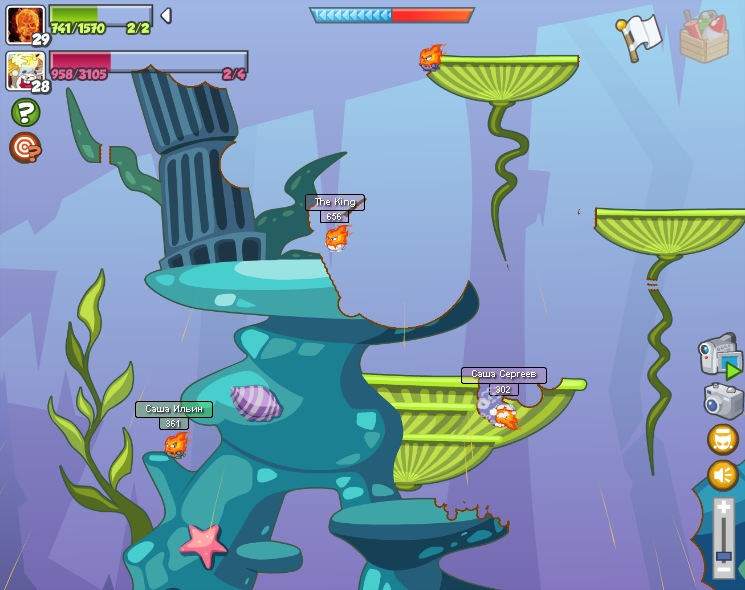Click the orange target hint button

coord(25,148)
